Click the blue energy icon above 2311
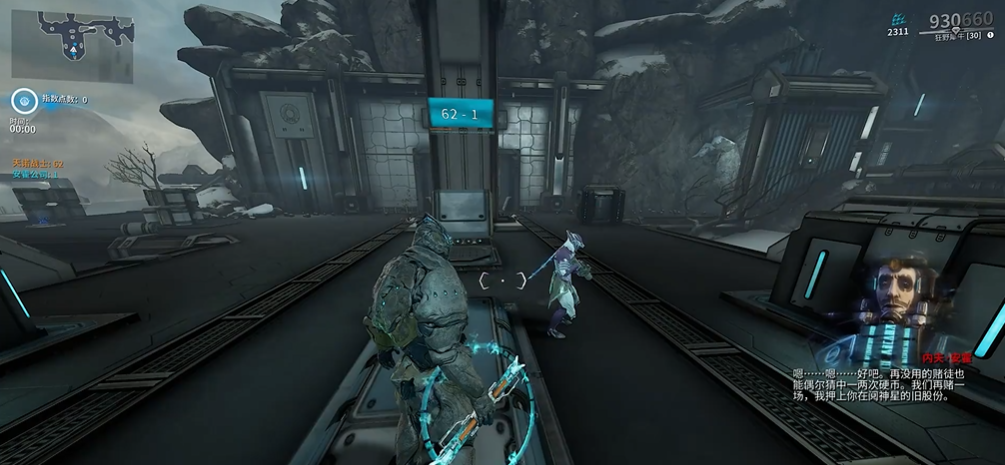The image size is (1005, 465). (x=898, y=19)
